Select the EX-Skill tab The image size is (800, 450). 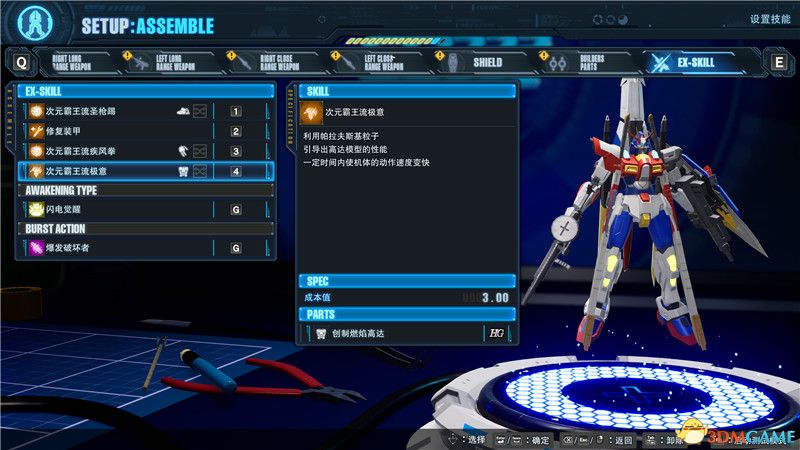(x=696, y=63)
